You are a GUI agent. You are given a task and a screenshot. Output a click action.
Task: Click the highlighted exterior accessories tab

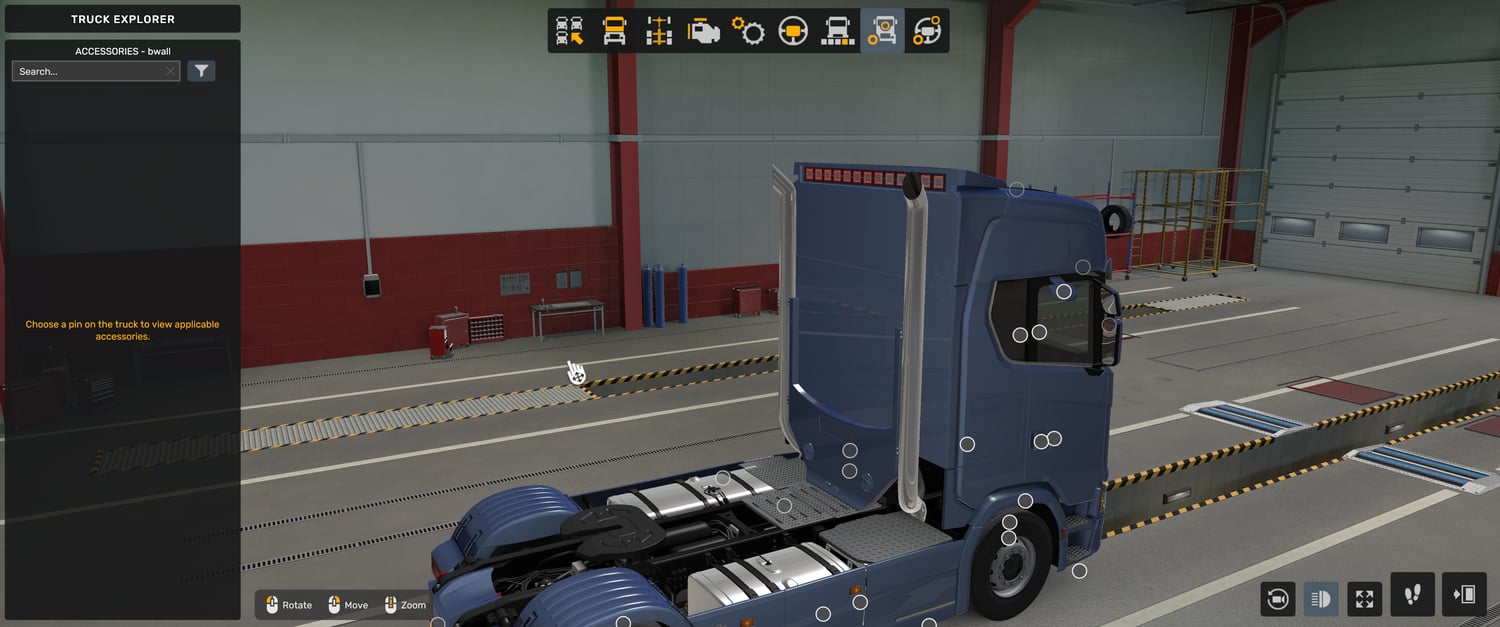pyautogui.click(x=882, y=31)
